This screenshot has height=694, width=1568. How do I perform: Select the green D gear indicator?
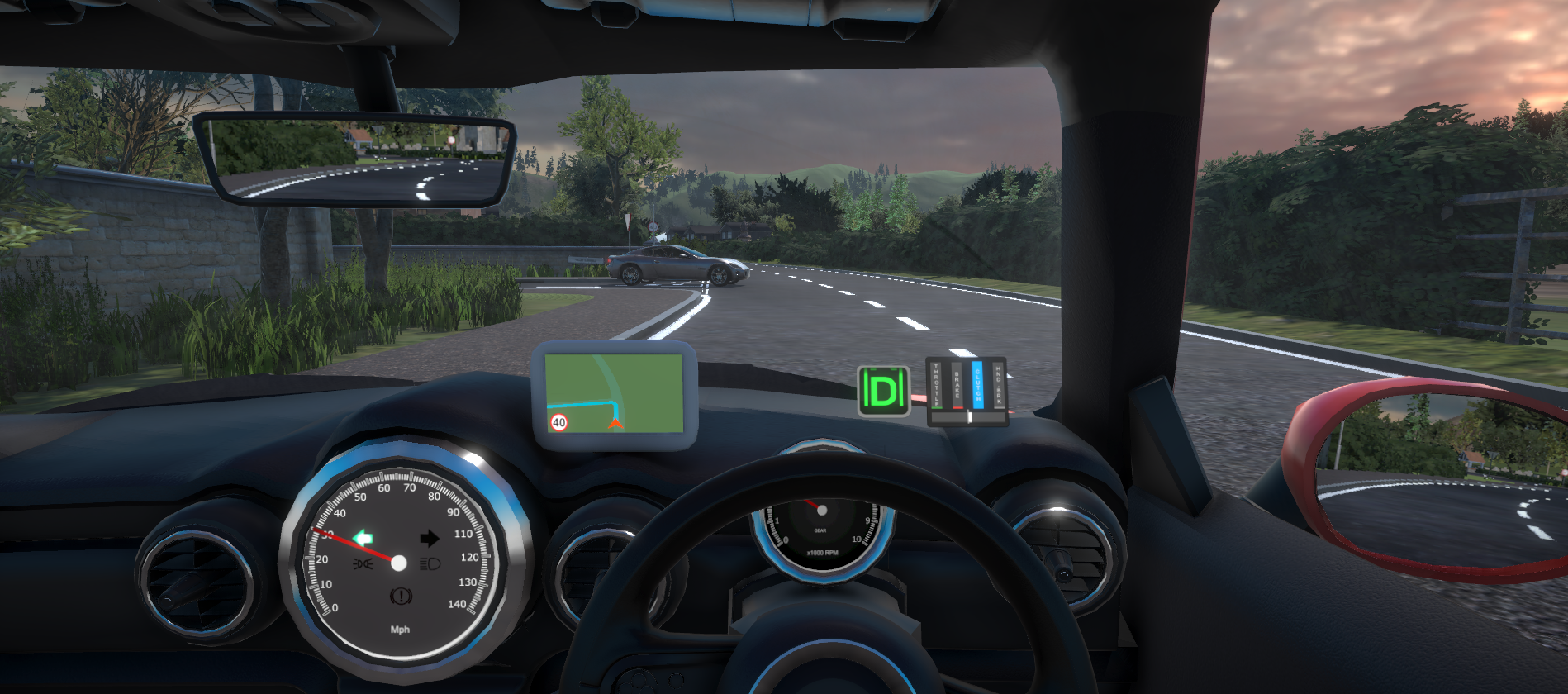tap(883, 391)
